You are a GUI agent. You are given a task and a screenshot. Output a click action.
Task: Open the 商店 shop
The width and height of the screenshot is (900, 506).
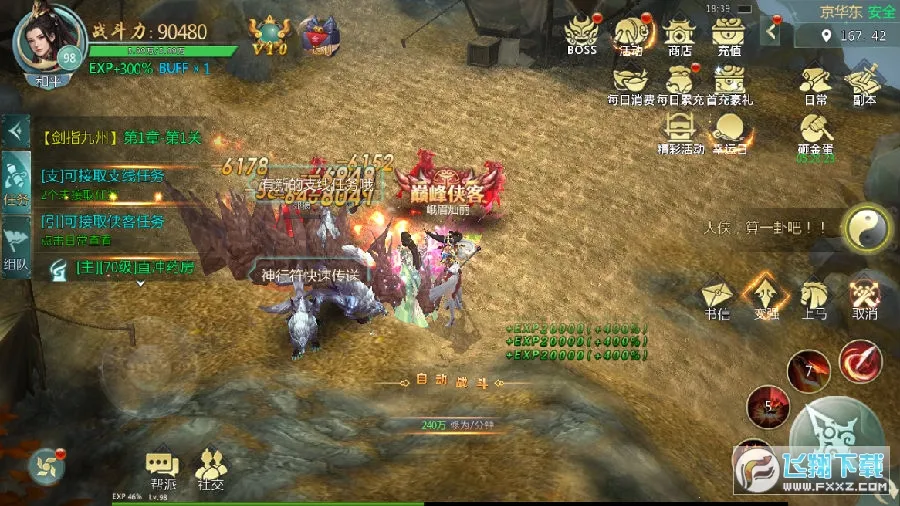(680, 33)
